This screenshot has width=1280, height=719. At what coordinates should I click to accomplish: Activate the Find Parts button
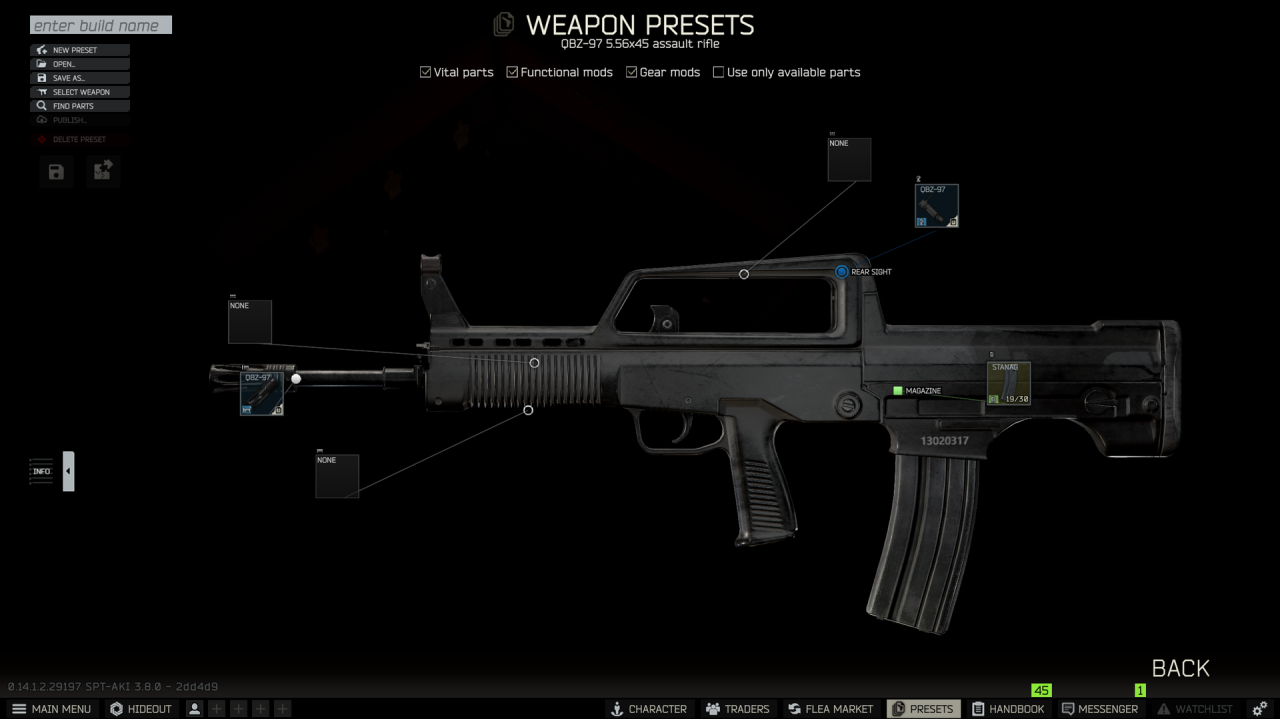tap(80, 106)
